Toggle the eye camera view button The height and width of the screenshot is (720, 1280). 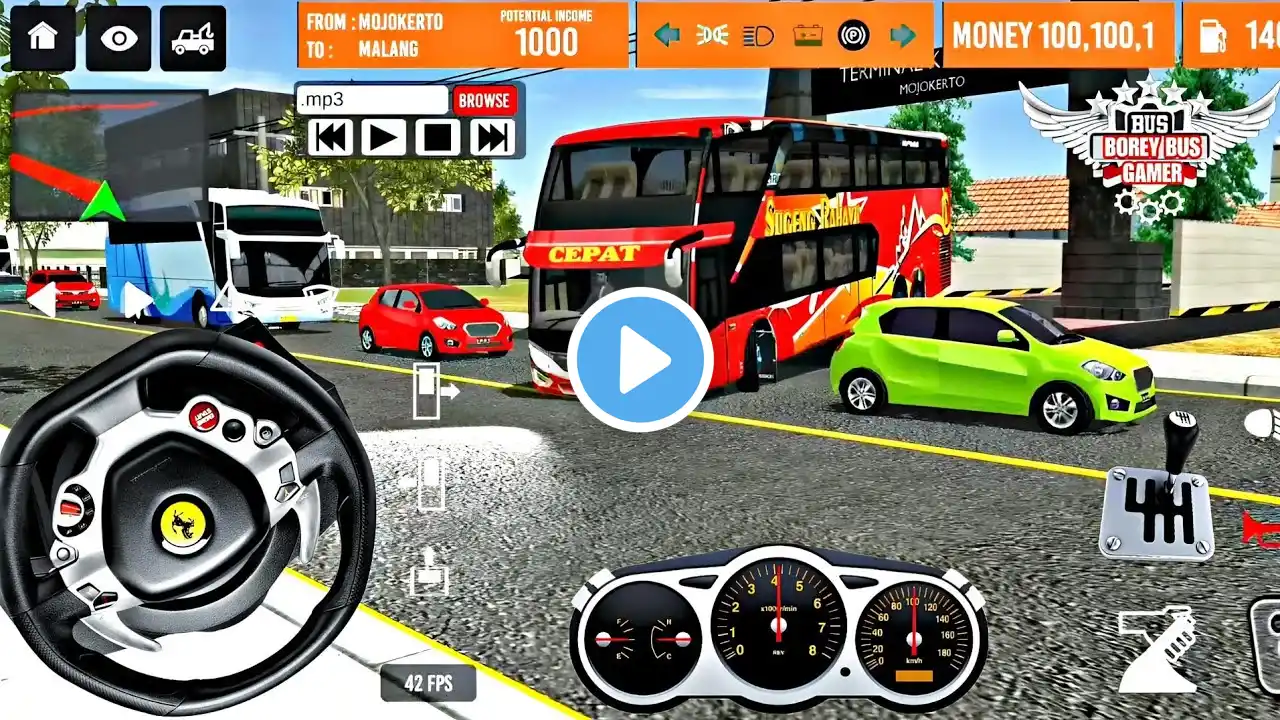click(x=118, y=38)
